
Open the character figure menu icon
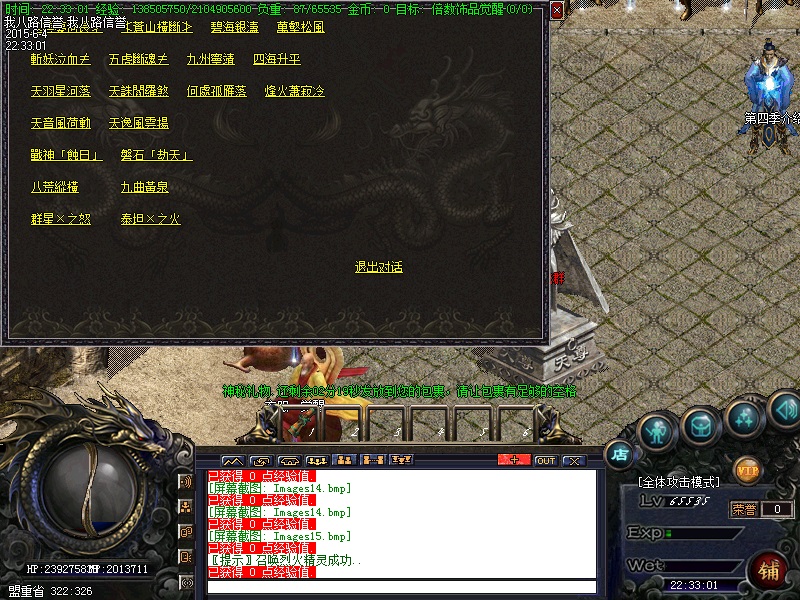tap(656, 431)
